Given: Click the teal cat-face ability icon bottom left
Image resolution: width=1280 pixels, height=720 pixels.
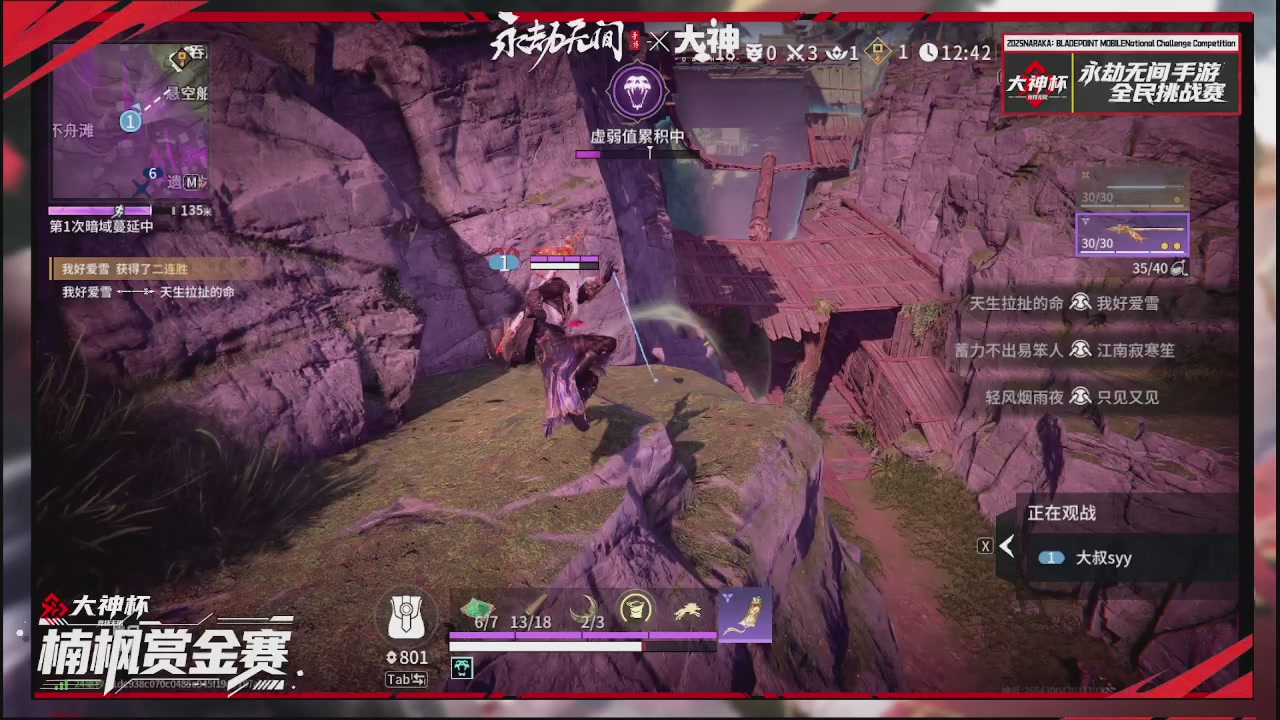Looking at the screenshot, I should (x=462, y=668).
